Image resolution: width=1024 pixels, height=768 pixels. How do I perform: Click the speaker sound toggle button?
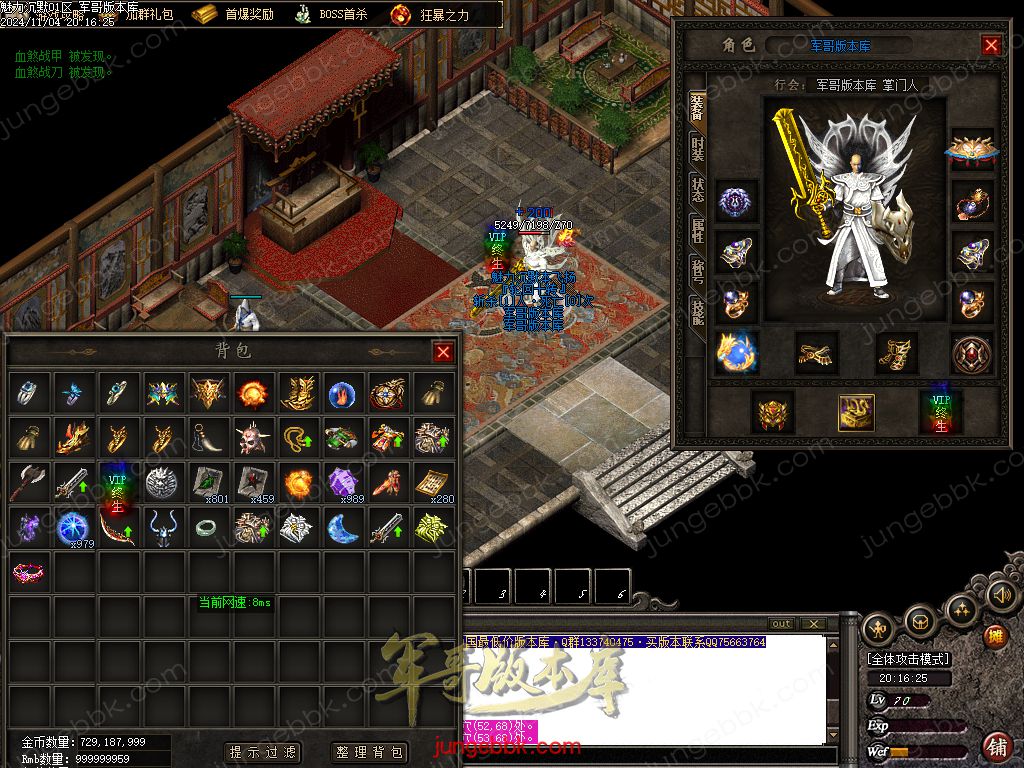[x=1002, y=595]
